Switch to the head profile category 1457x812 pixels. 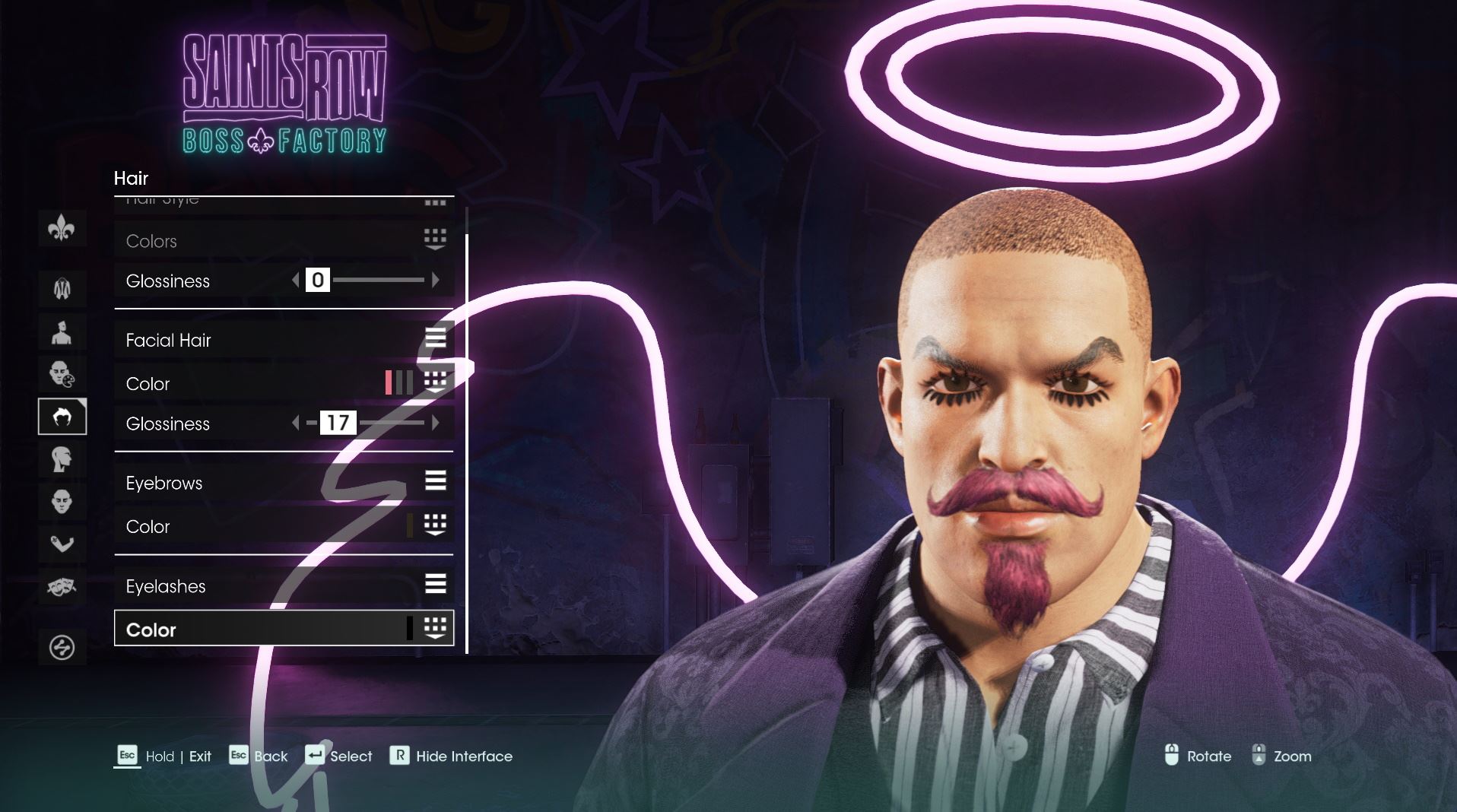(62, 459)
